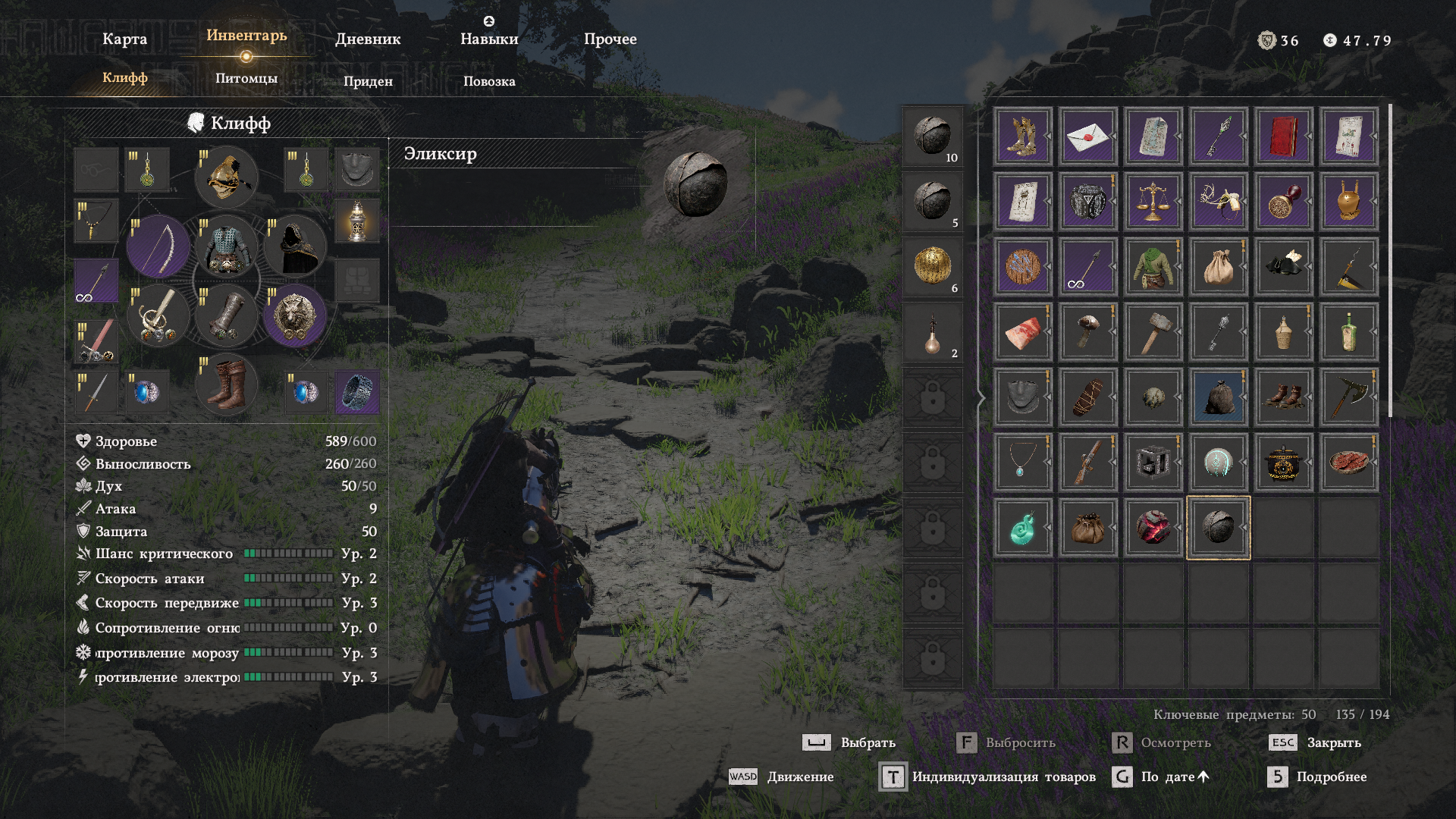Open the Карта tab

tap(124, 39)
